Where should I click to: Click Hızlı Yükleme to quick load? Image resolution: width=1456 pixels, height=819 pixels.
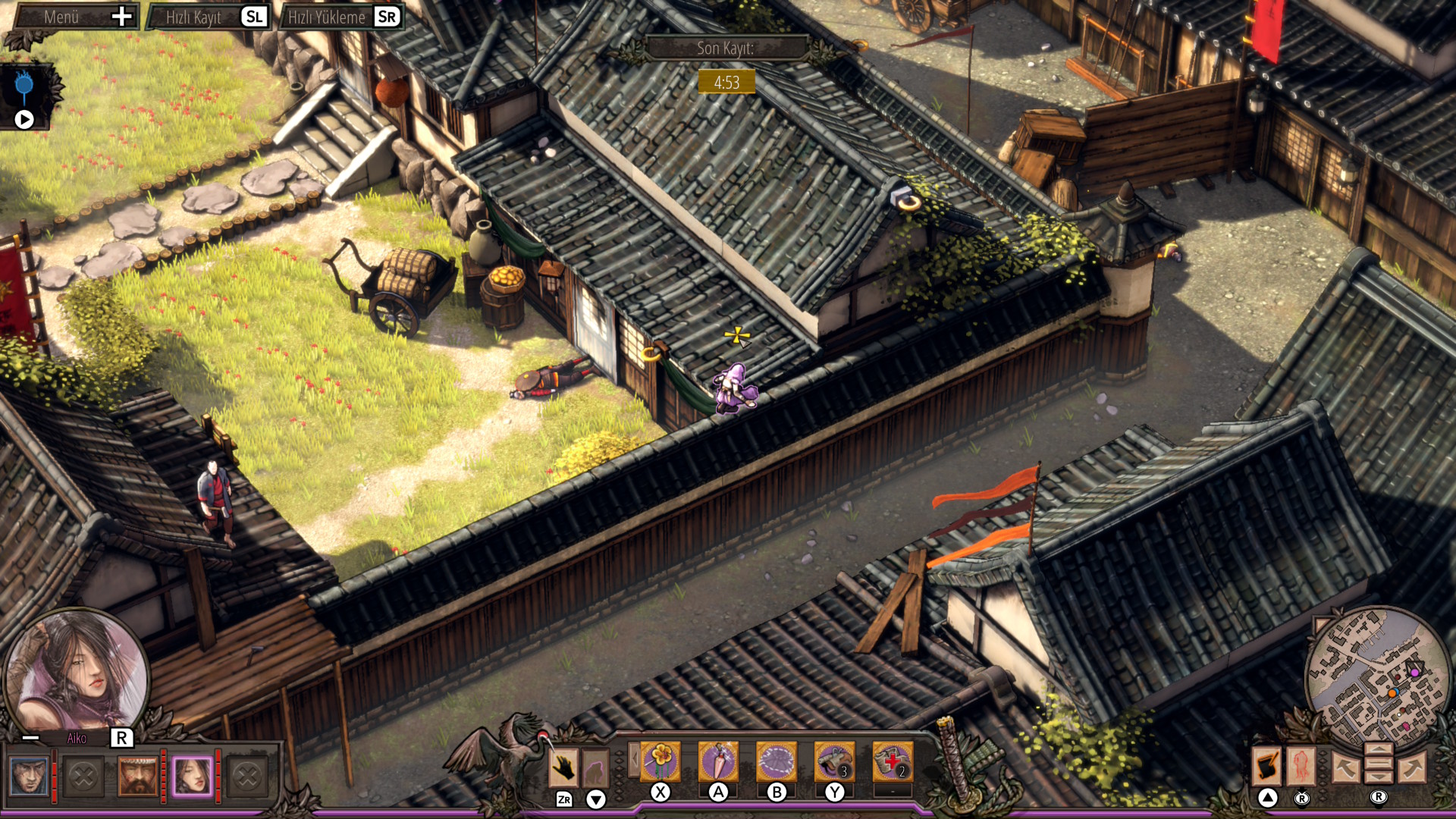tap(341, 17)
